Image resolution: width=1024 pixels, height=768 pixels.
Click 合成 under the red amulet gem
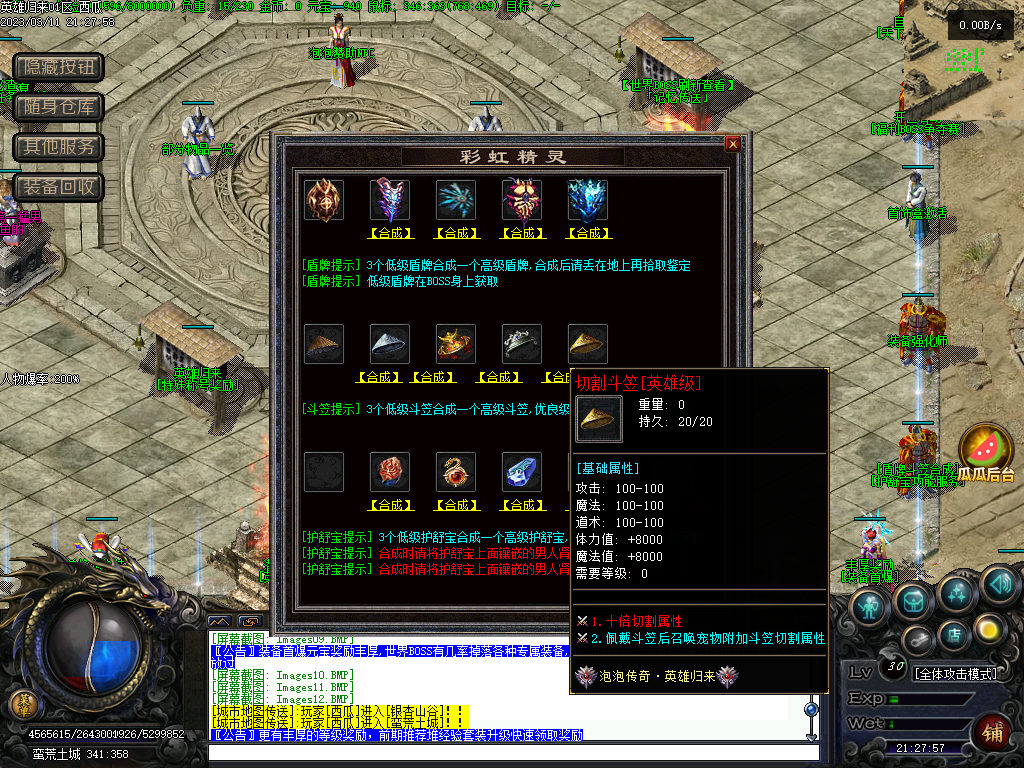pos(390,505)
